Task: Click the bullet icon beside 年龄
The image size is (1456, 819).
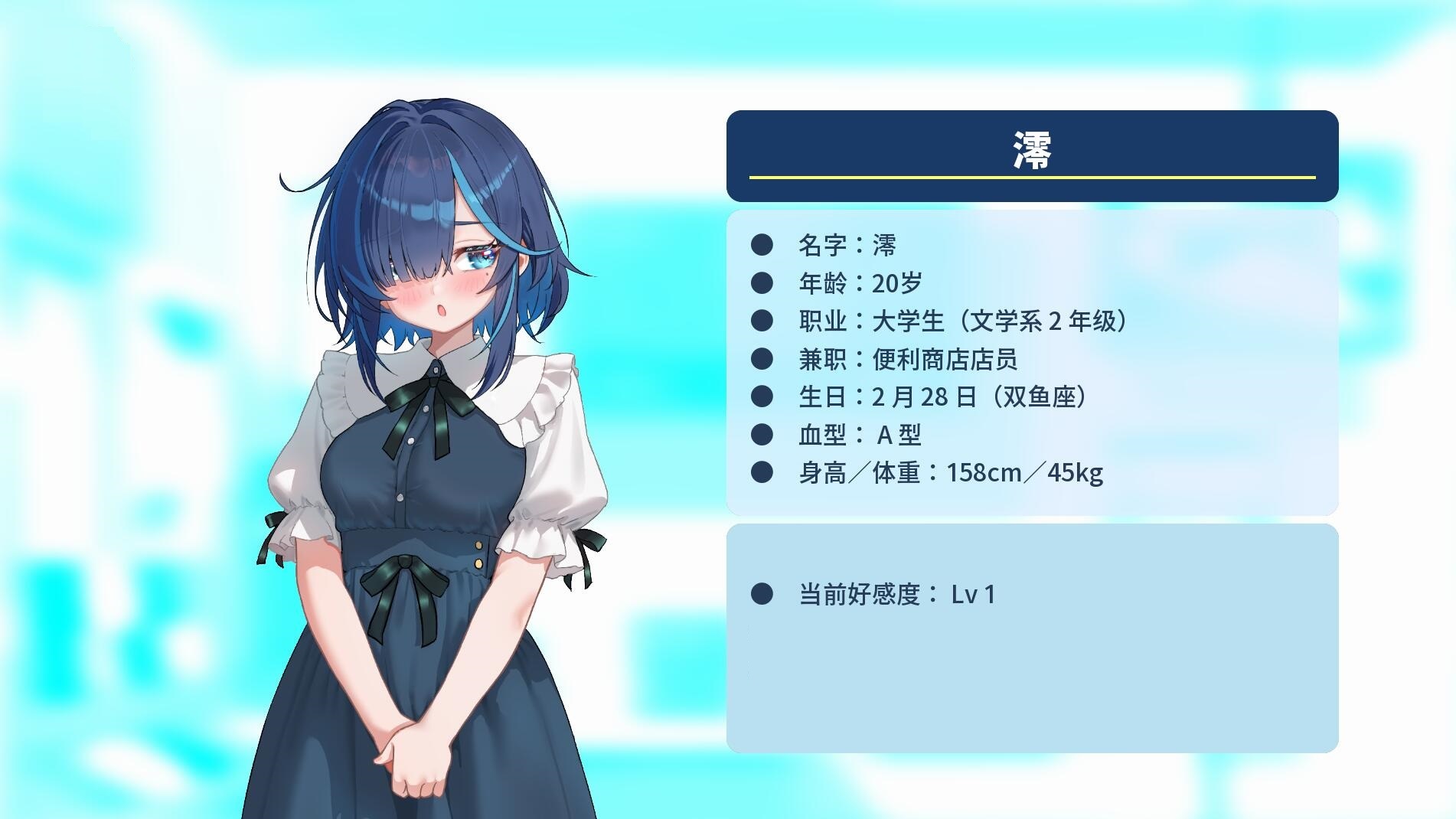Action: pos(762,282)
